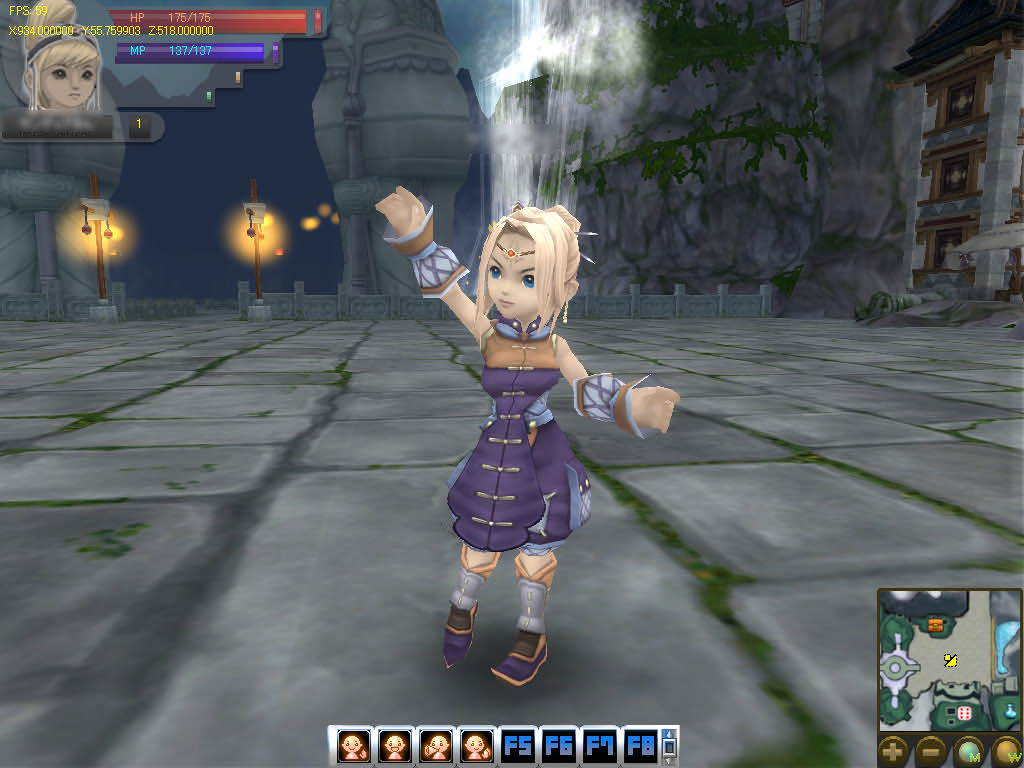
Task: Select the dice marker on the minimap
Action: click(x=964, y=714)
